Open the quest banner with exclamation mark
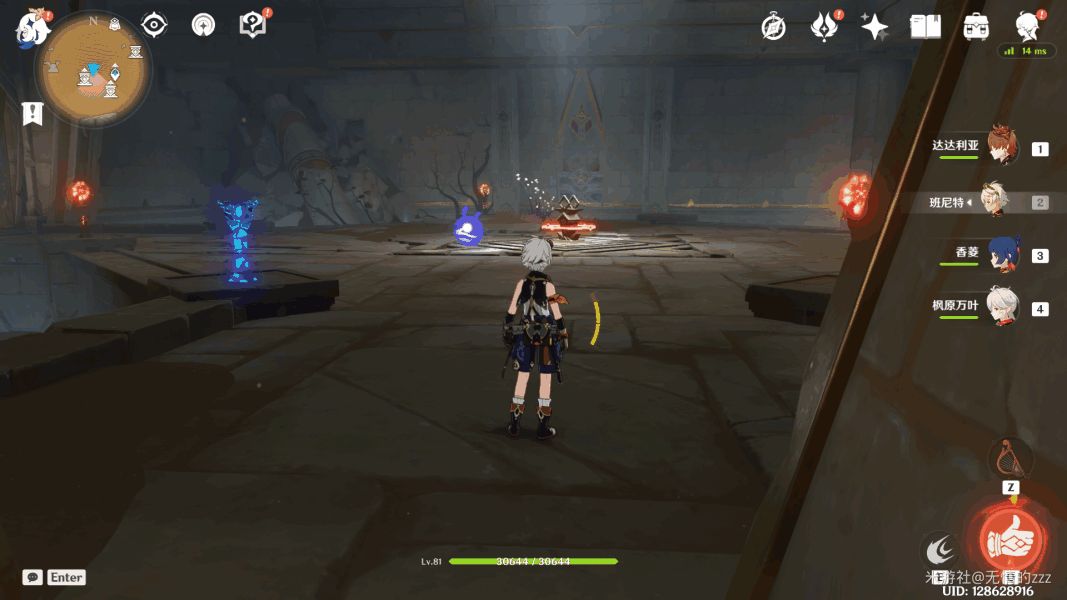Screen dimensions: 1067x600 coord(33,113)
